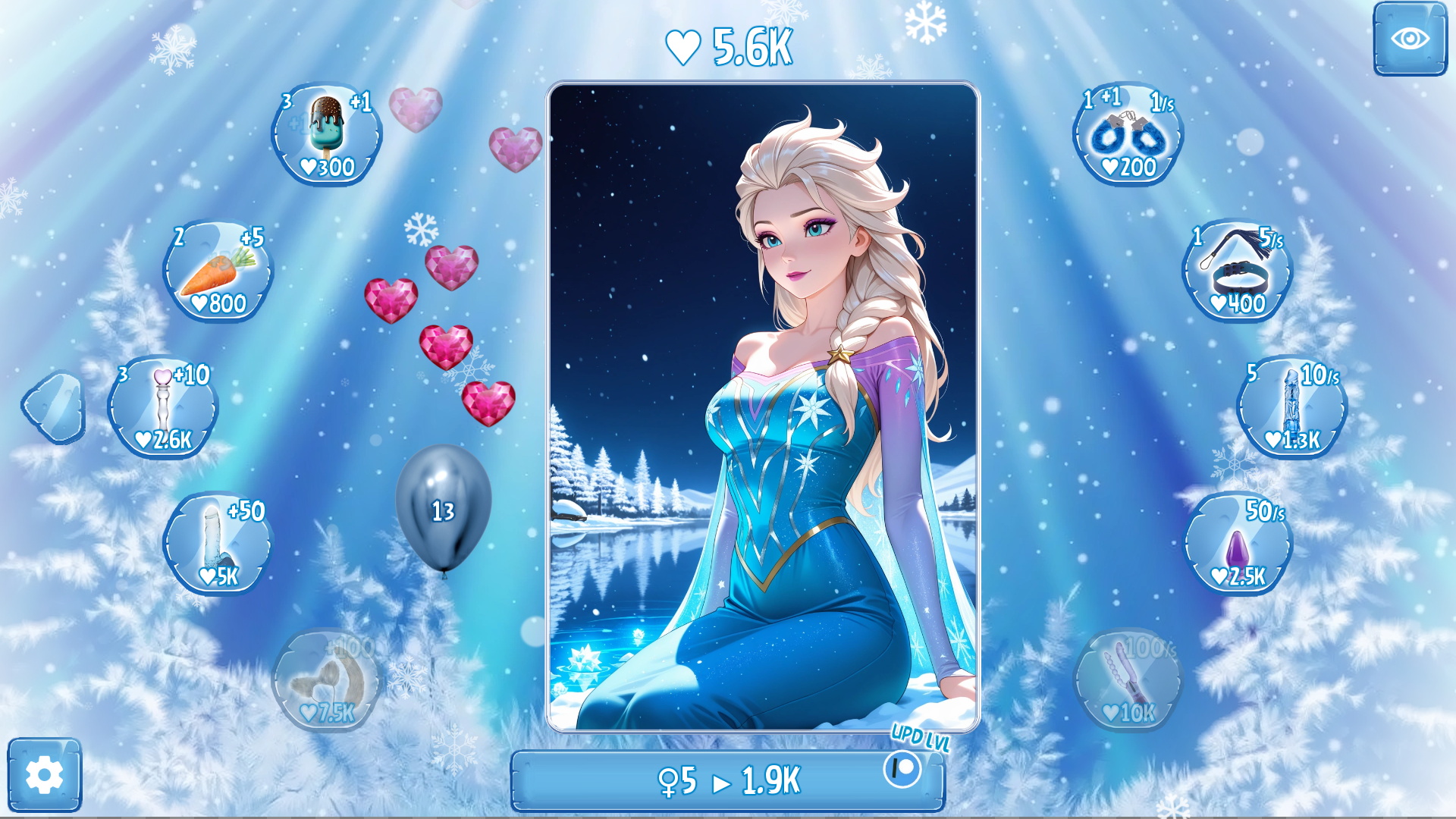Open the settings gear menu
Screen dimensions: 1456x819
pyautogui.click(x=45, y=777)
